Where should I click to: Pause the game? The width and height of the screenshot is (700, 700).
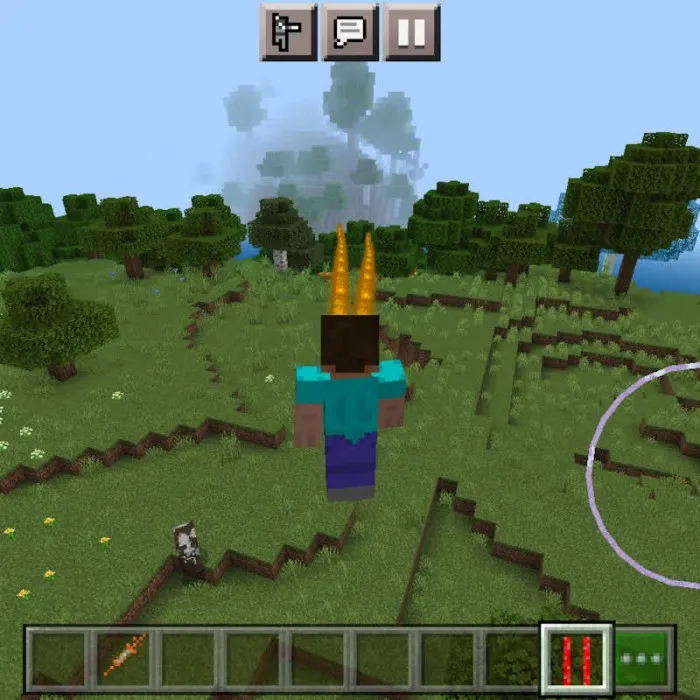[411, 32]
